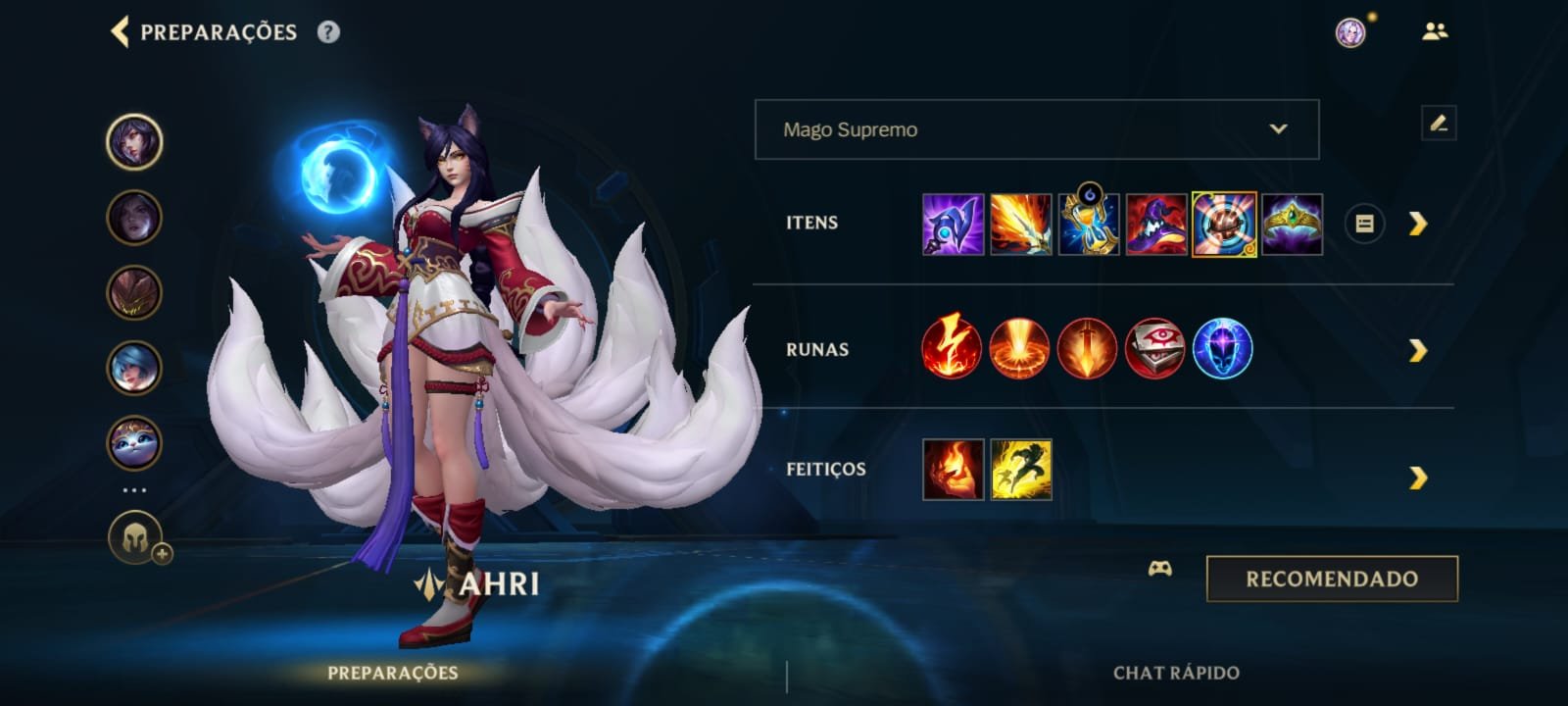
Task: Add a champion with the helmet plus button
Action: (136, 538)
